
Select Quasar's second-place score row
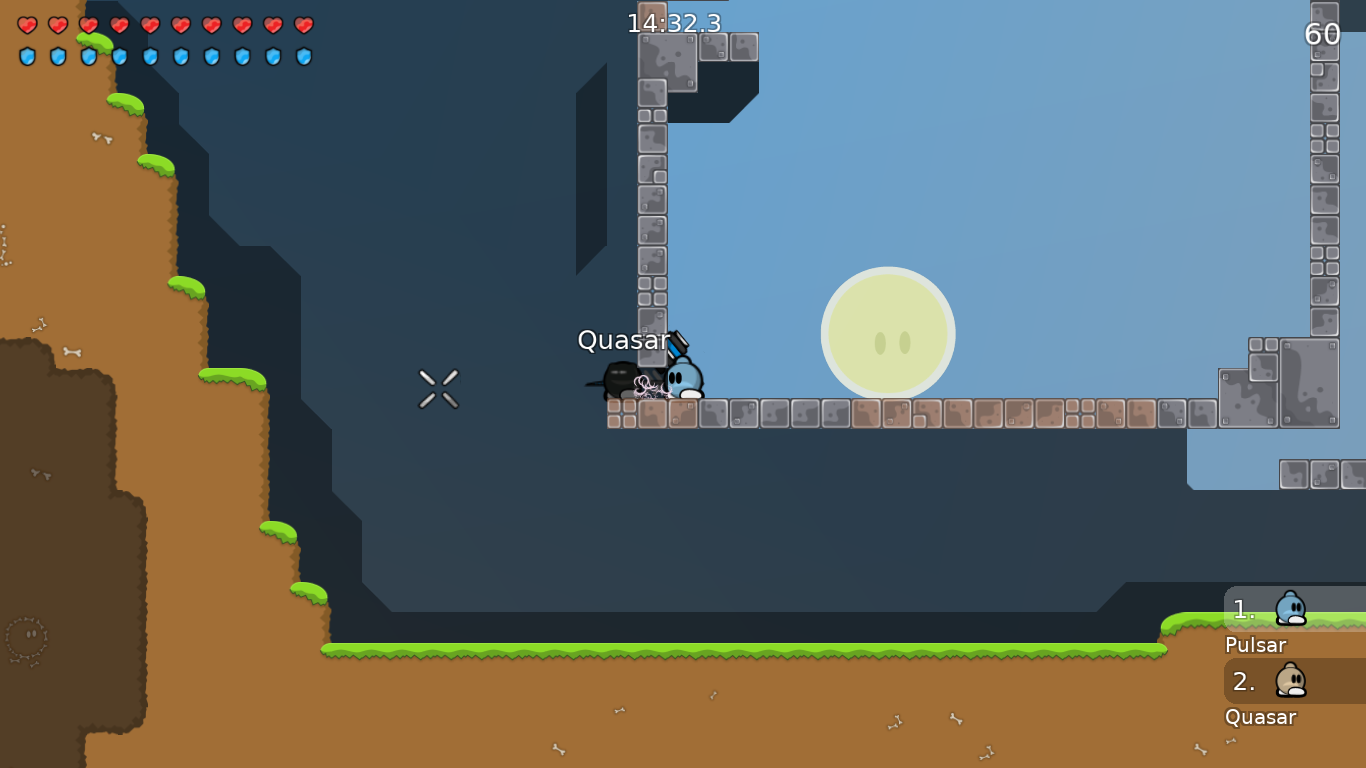pos(1293,681)
